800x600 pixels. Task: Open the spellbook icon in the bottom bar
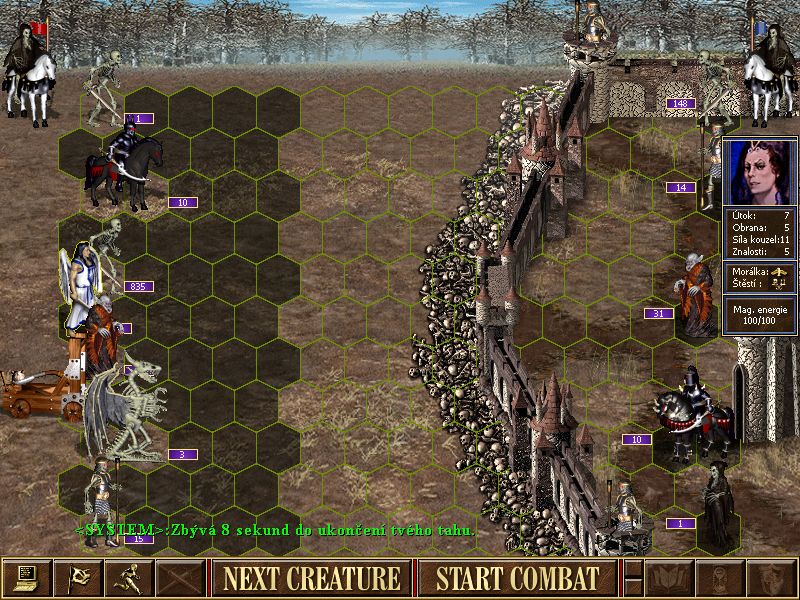(x=669, y=578)
